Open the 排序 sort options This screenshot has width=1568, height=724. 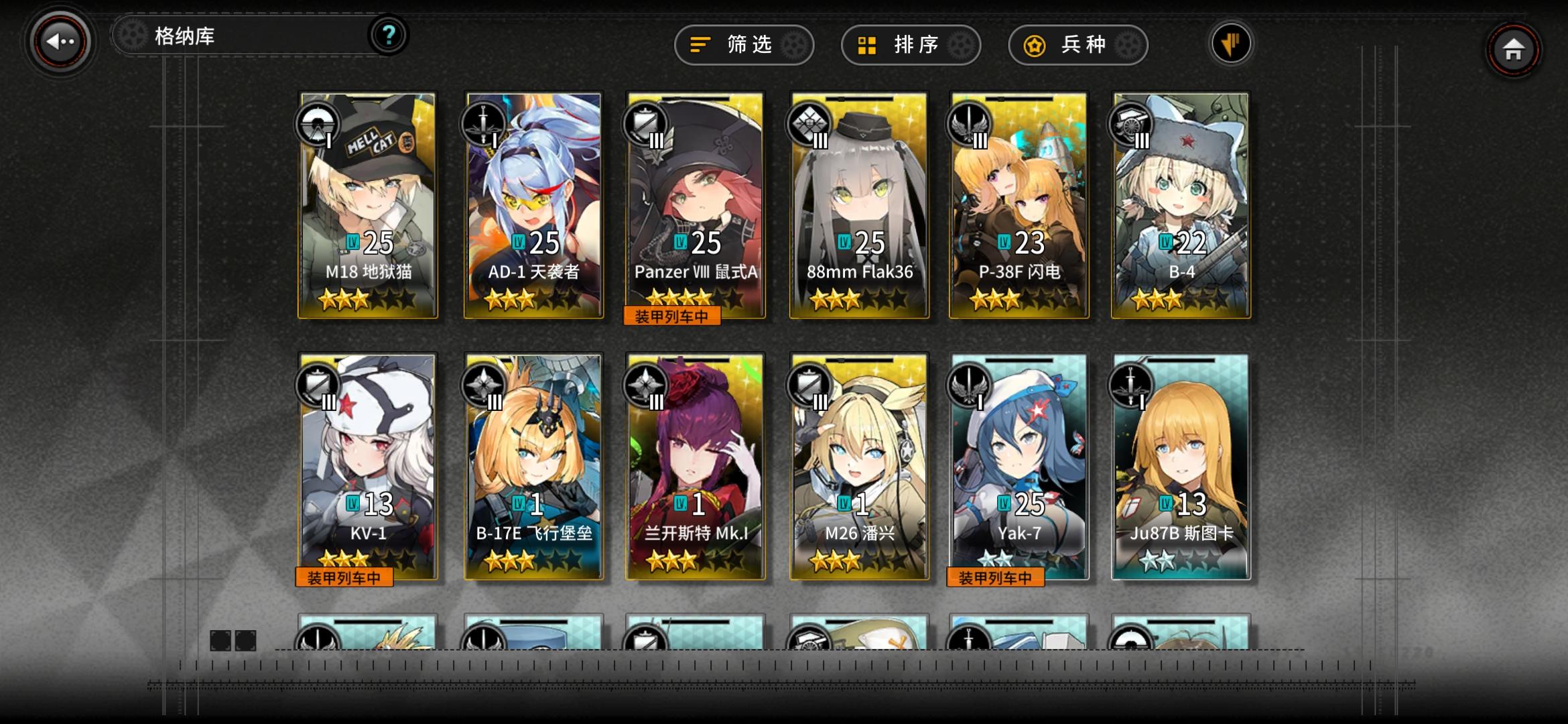click(911, 44)
